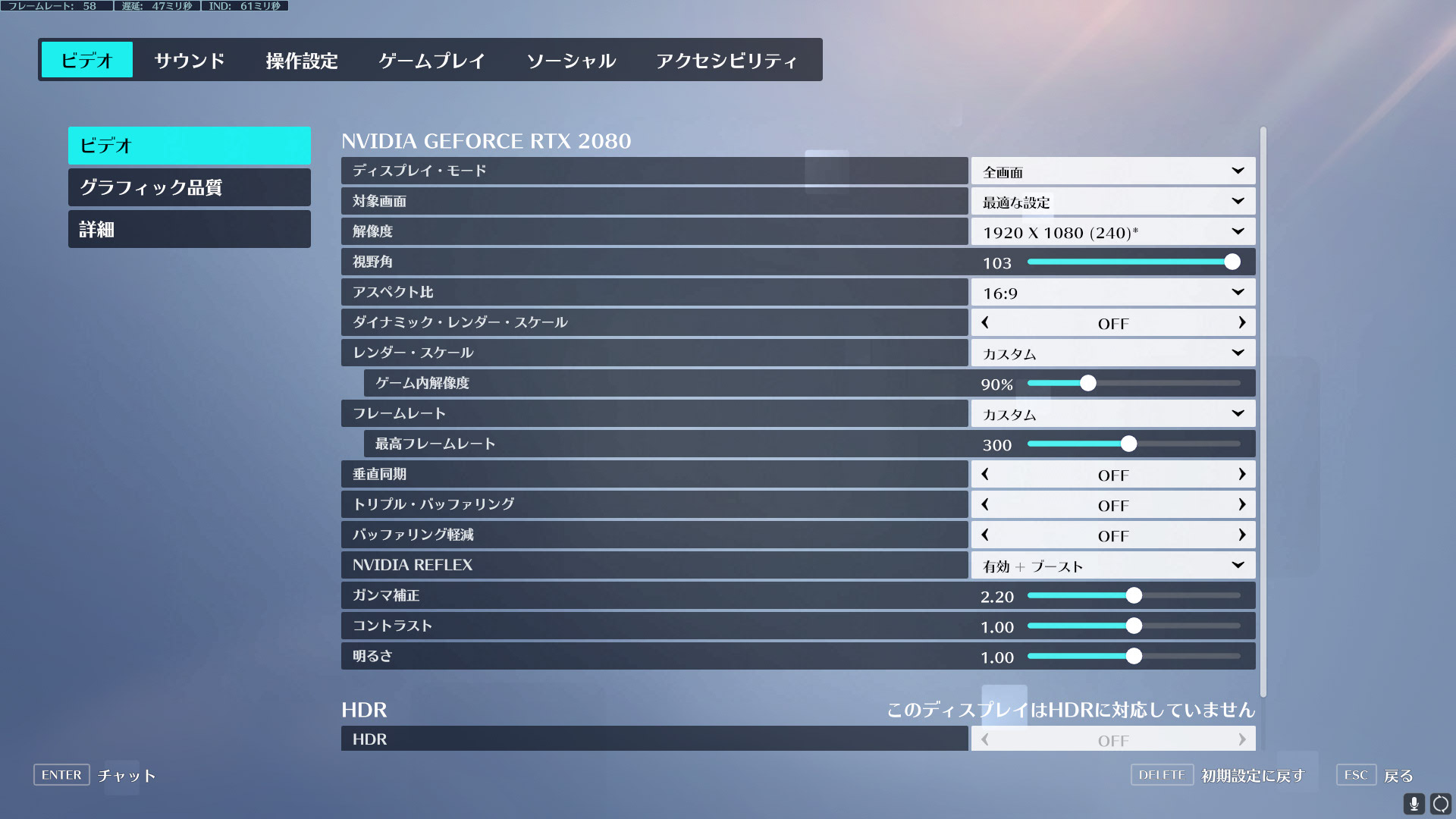Enable トリプル・バッファリング using the right arrow
The height and width of the screenshot is (819, 1456).
[x=1242, y=504]
